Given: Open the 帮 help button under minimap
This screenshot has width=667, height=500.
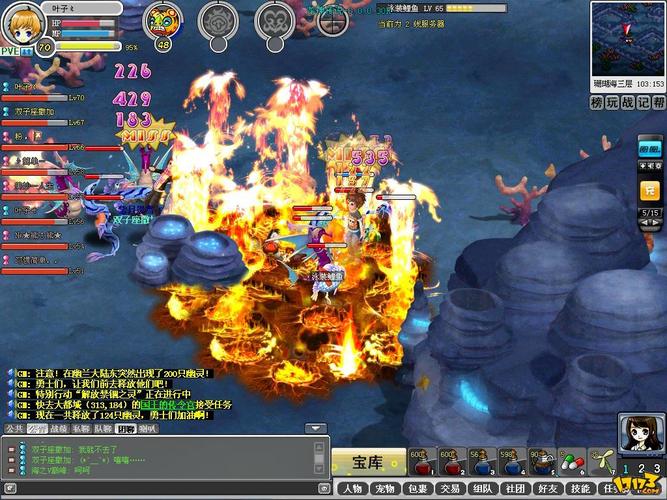Looking at the screenshot, I should 658,102.
